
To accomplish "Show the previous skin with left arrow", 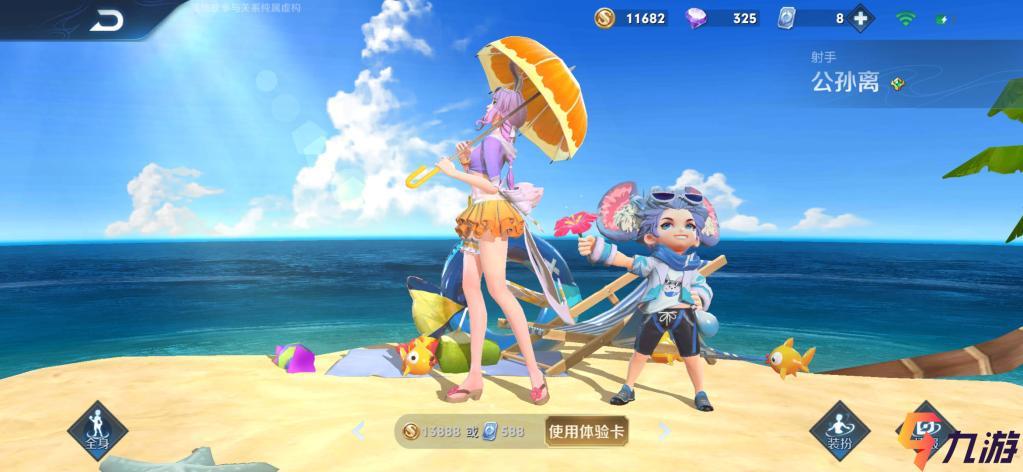I will (360, 432).
